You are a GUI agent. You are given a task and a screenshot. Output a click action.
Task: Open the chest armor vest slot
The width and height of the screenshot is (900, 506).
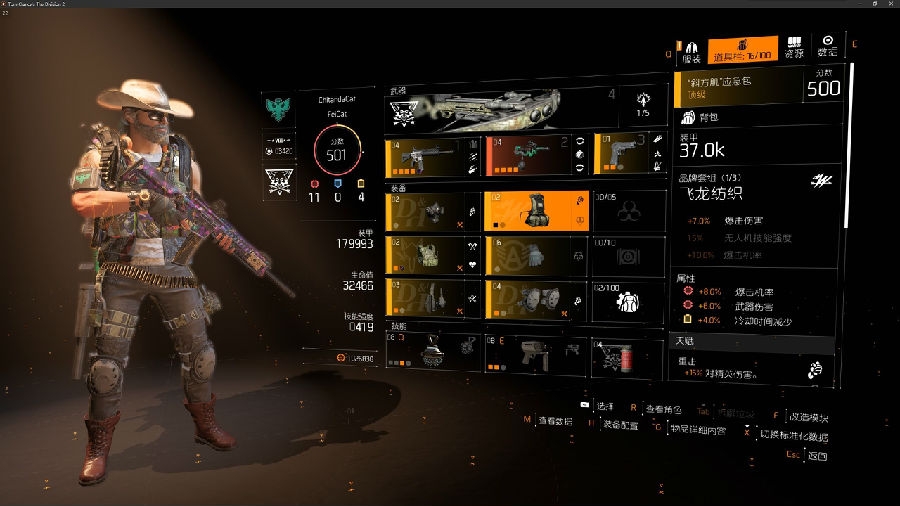coord(432,255)
